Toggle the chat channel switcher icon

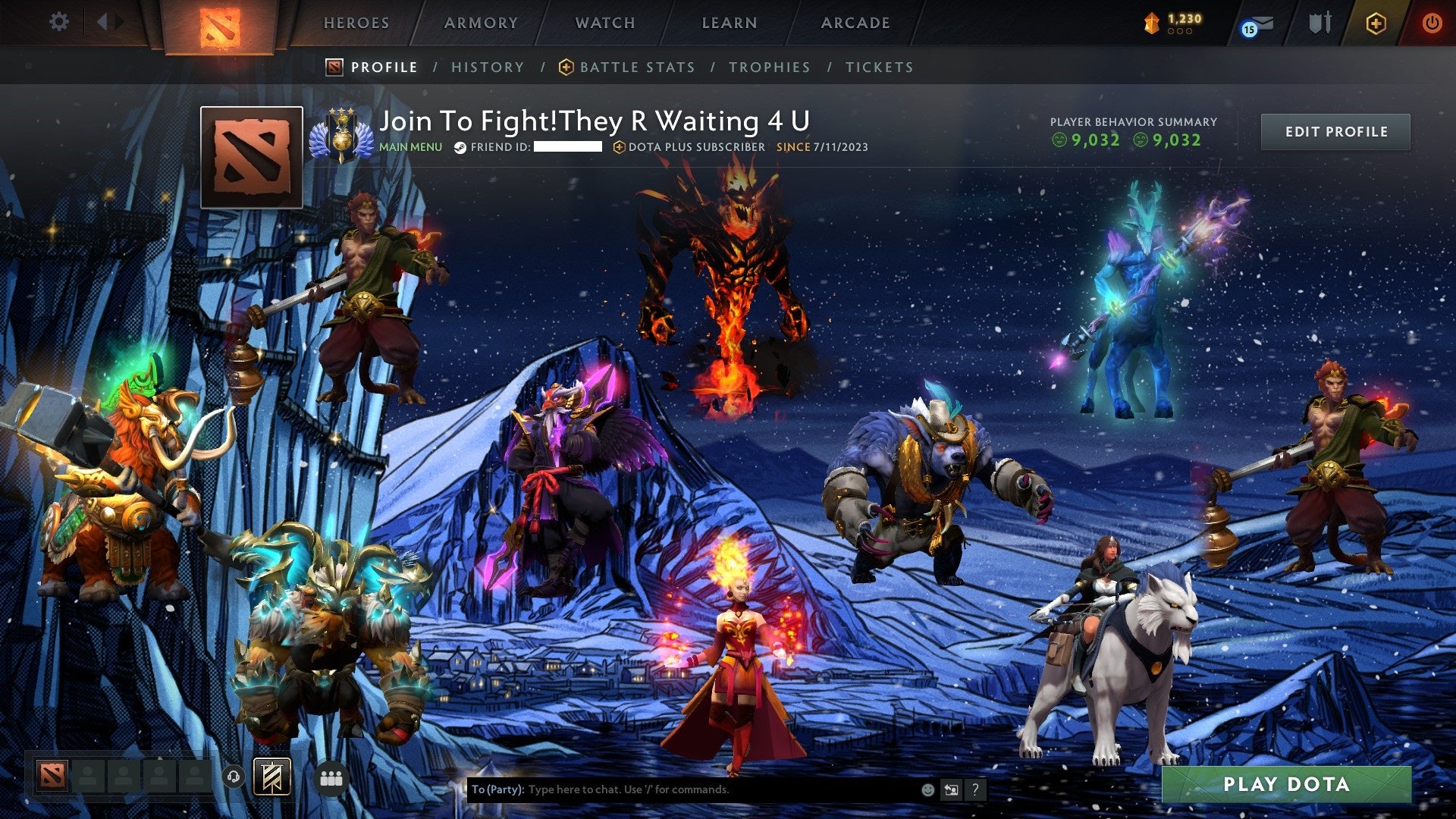point(952,789)
